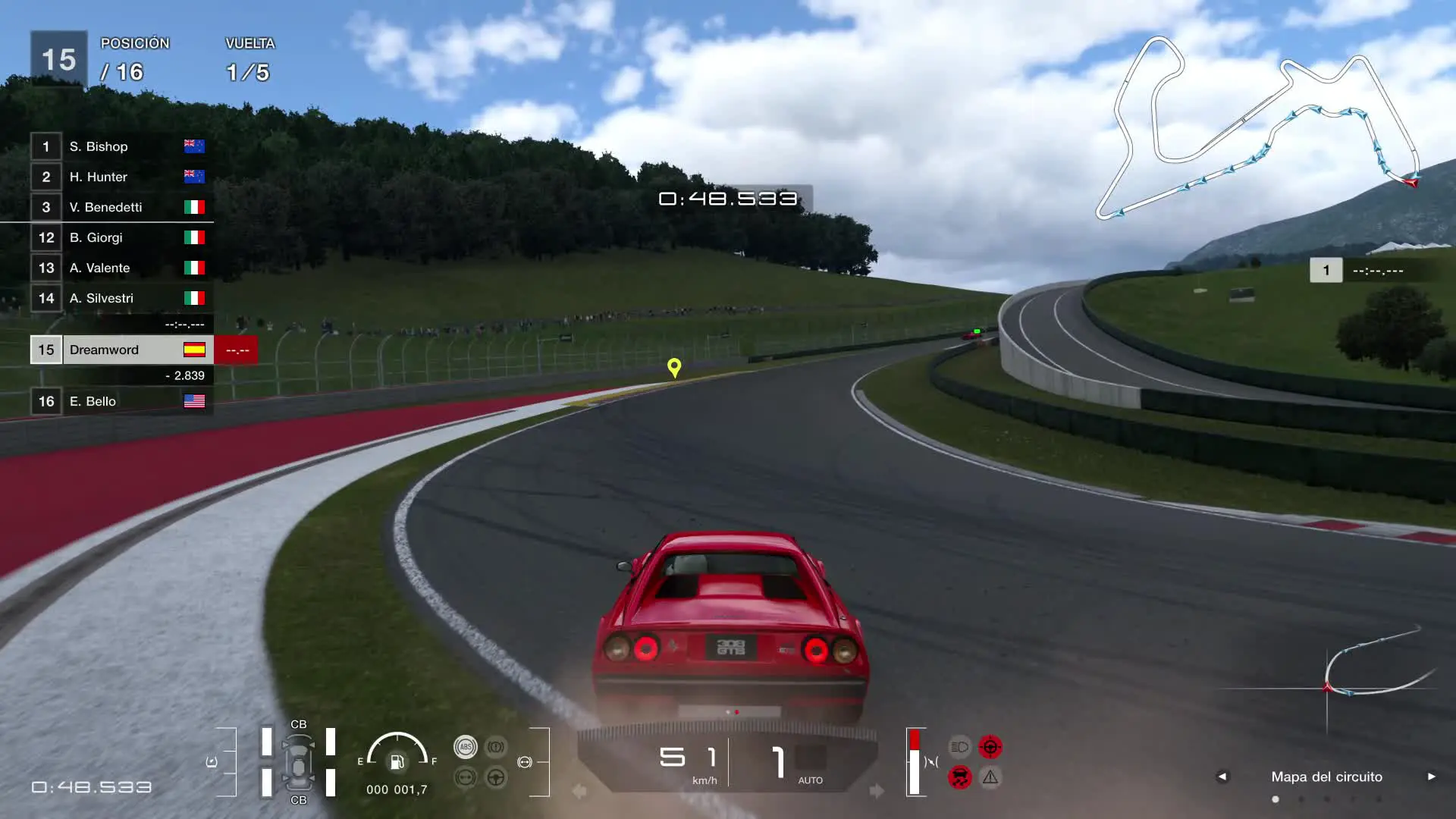Screen dimensions: 1456x819
Task: Select the Mapa del circuito display label
Action: point(1326,777)
